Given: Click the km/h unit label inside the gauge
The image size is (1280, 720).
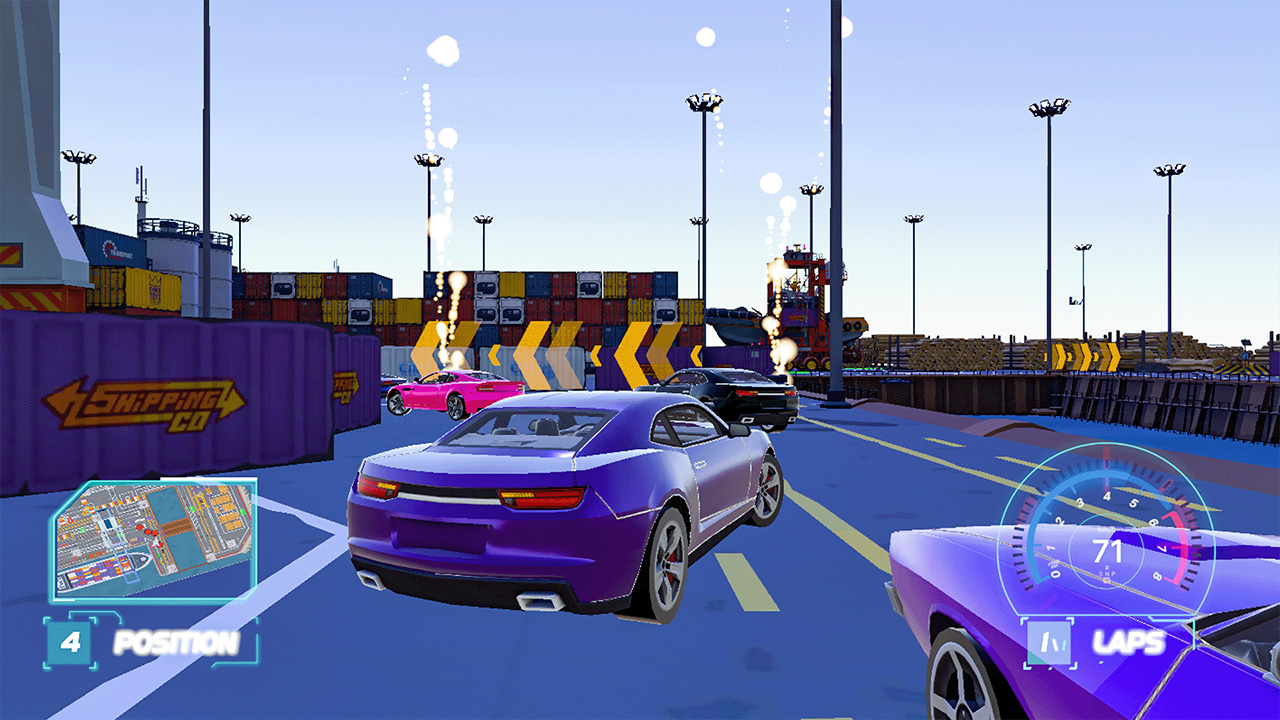Looking at the screenshot, I should [x=1105, y=530].
